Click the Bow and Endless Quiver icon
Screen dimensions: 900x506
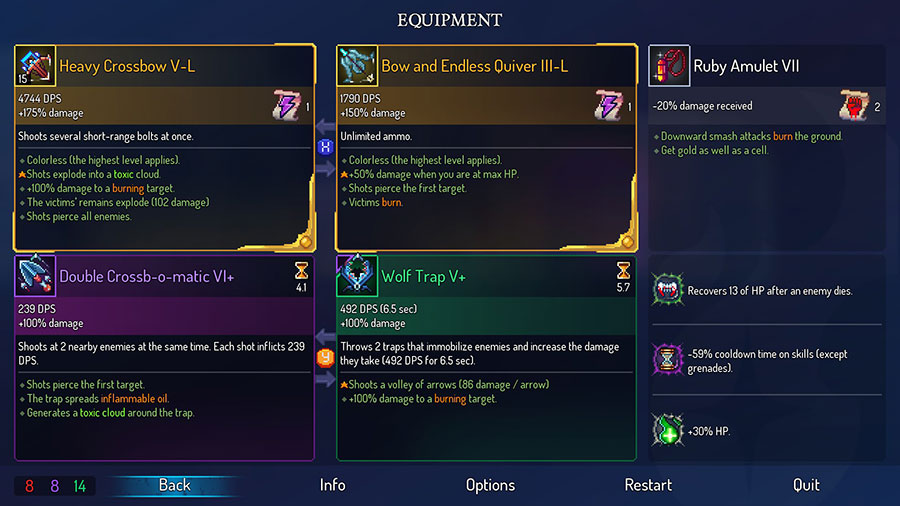[357, 66]
